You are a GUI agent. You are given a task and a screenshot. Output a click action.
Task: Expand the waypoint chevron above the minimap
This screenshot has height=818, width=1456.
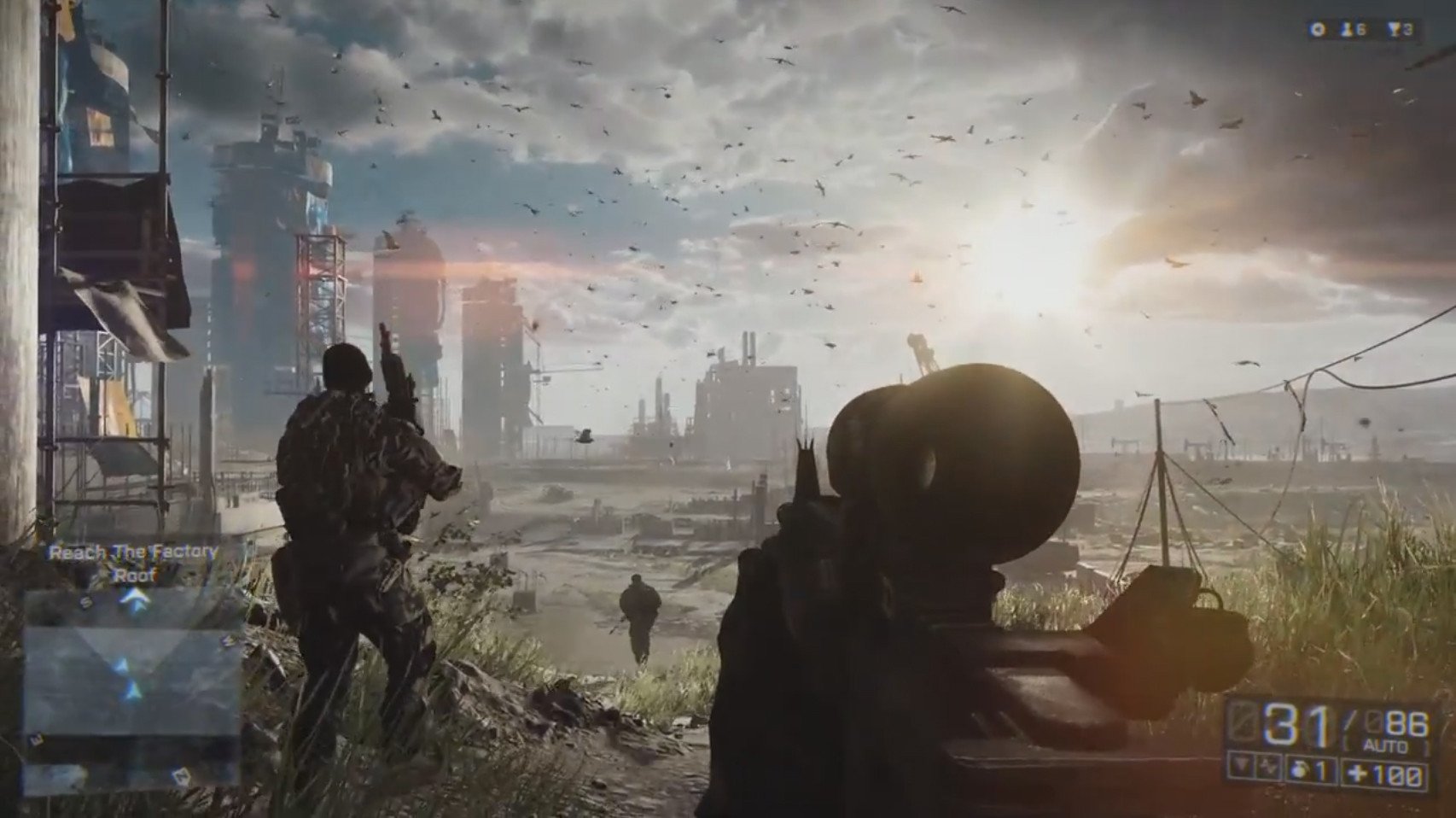tap(136, 599)
